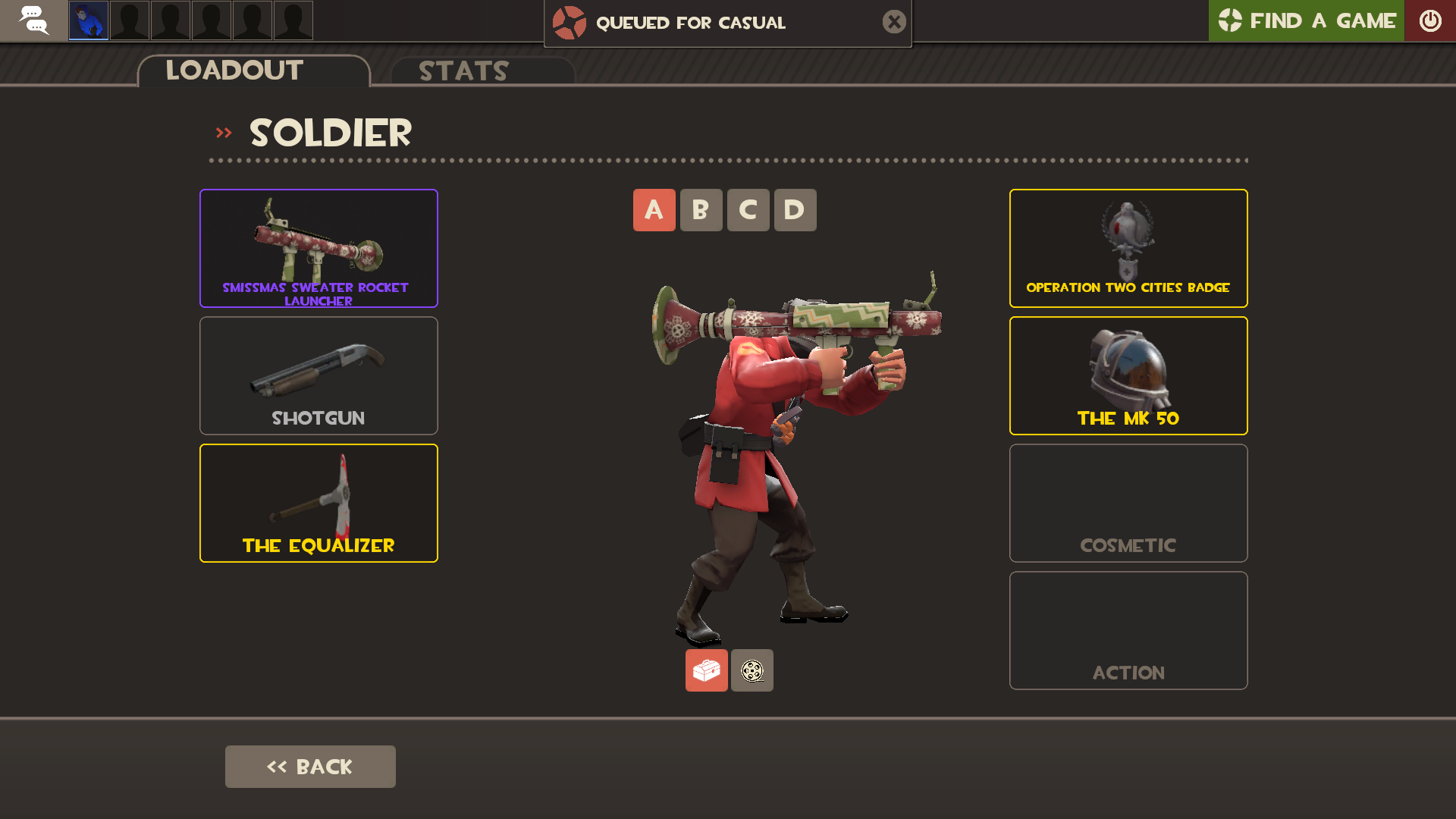Screen dimensions: 1456x819
Task: Go back with the Back button
Action: pyautogui.click(x=310, y=767)
